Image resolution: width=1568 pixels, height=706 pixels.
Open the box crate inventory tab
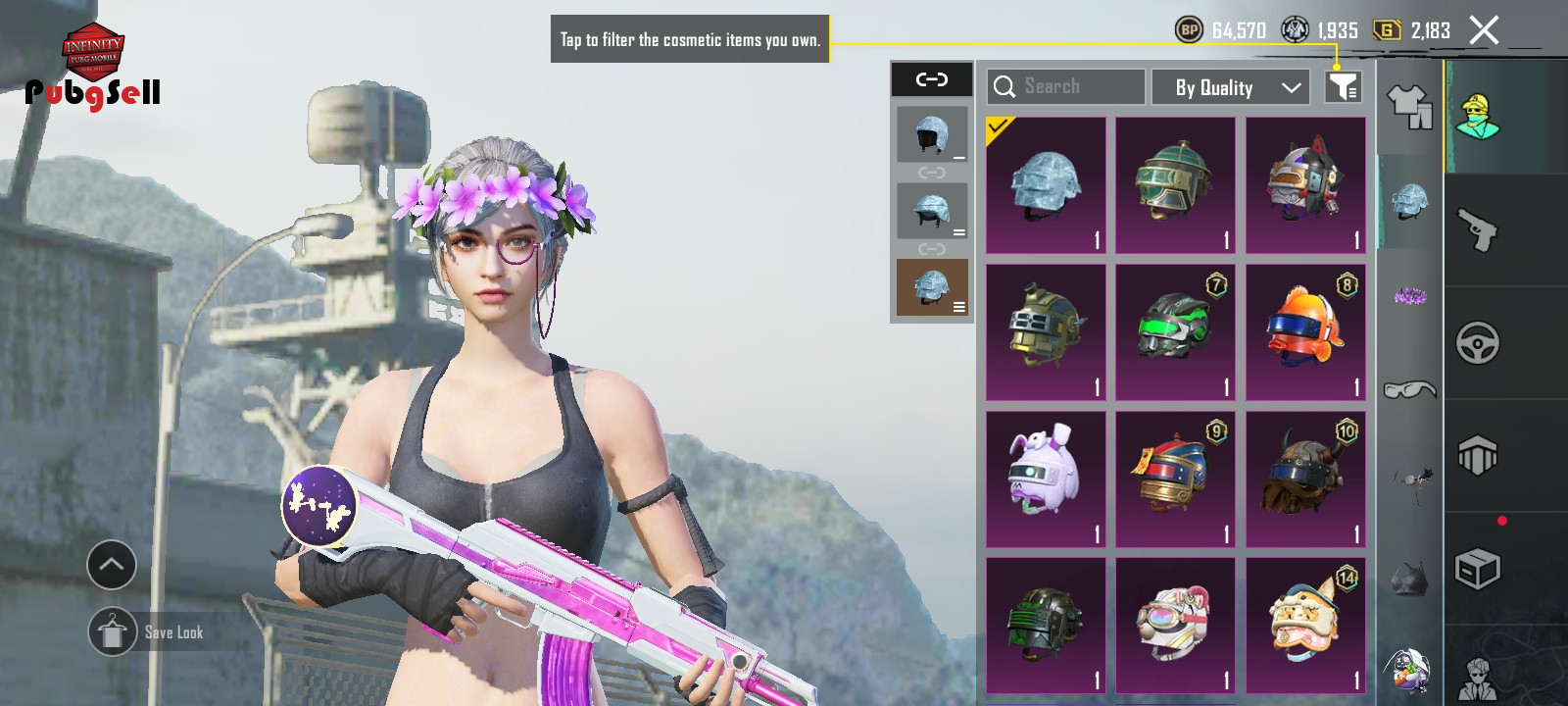pos(1478,569)
